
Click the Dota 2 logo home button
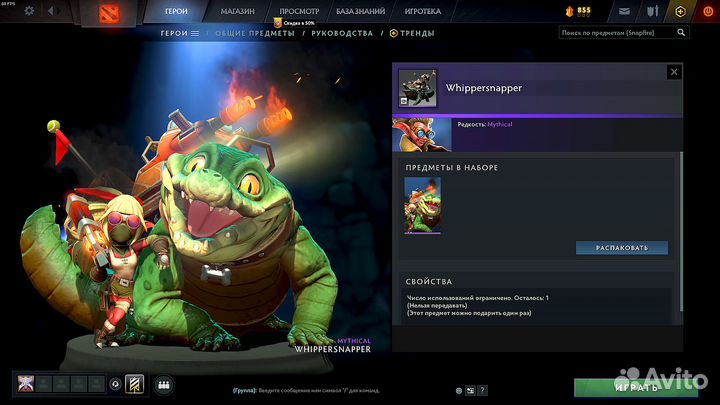click(108, 12)
